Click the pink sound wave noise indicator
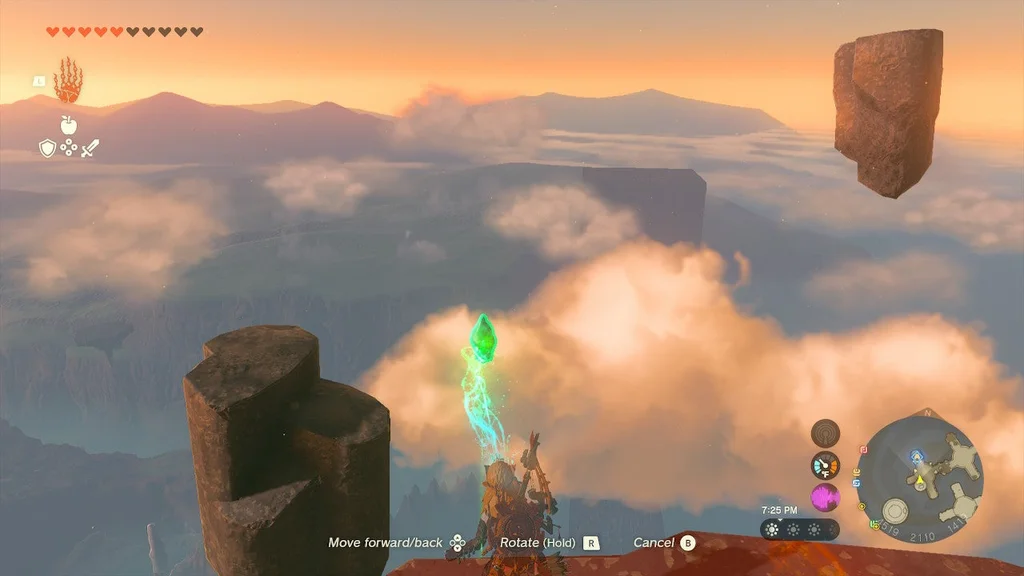Image resolution: width=1024 pixels, height=576 pixels. [825, 497]
